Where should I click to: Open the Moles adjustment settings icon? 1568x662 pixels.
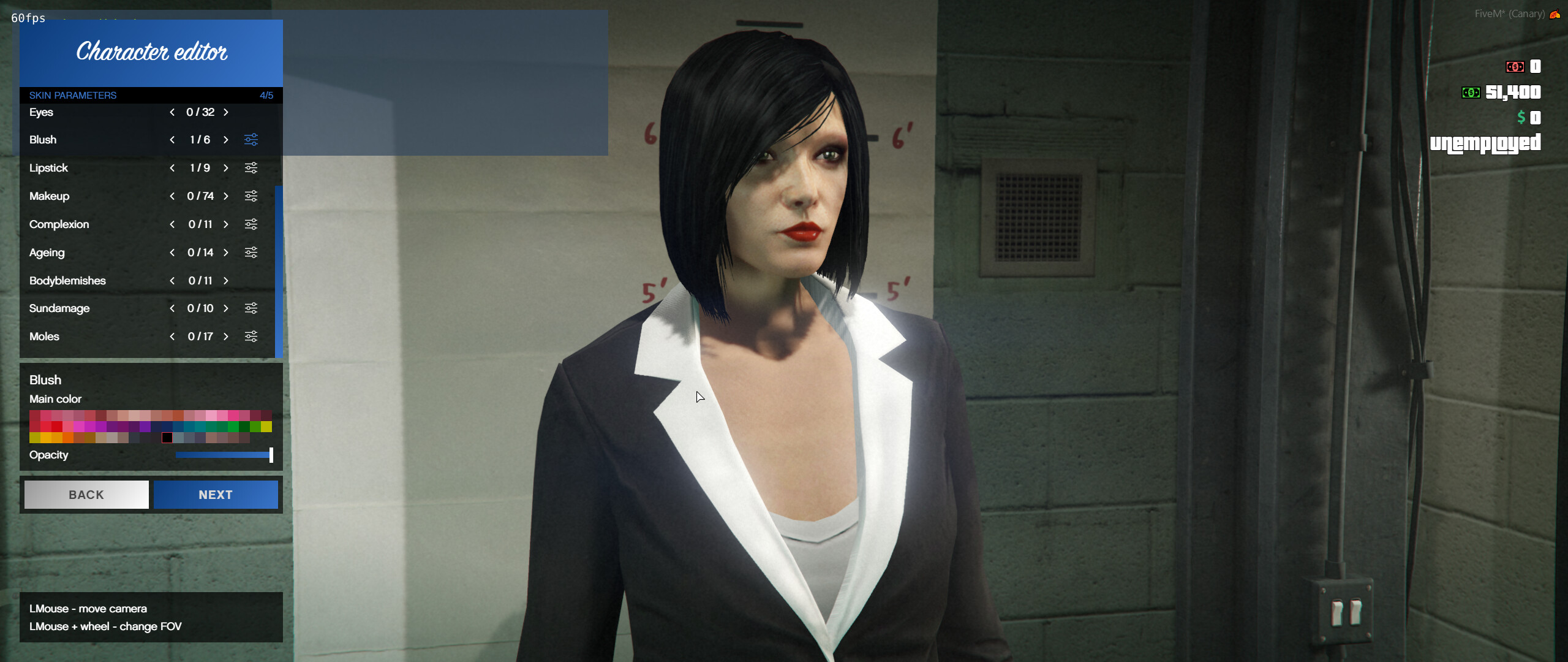pos(250,337)
